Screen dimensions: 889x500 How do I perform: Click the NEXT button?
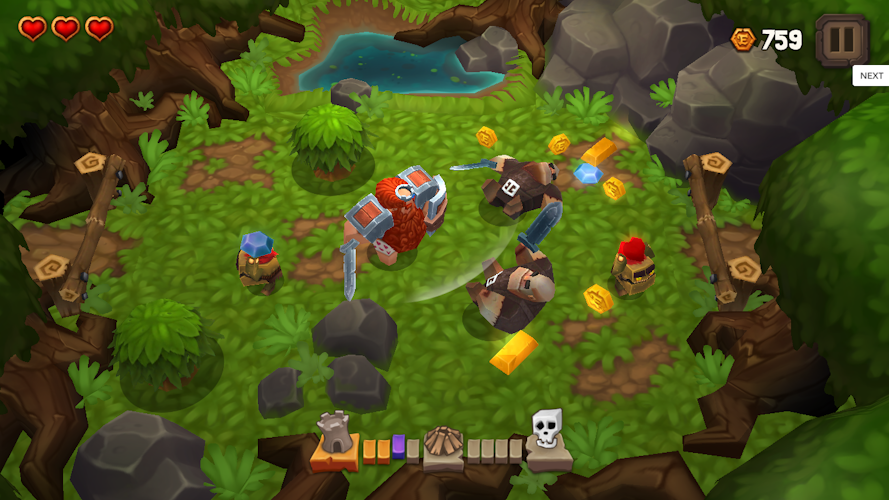[x=871, y=76]
